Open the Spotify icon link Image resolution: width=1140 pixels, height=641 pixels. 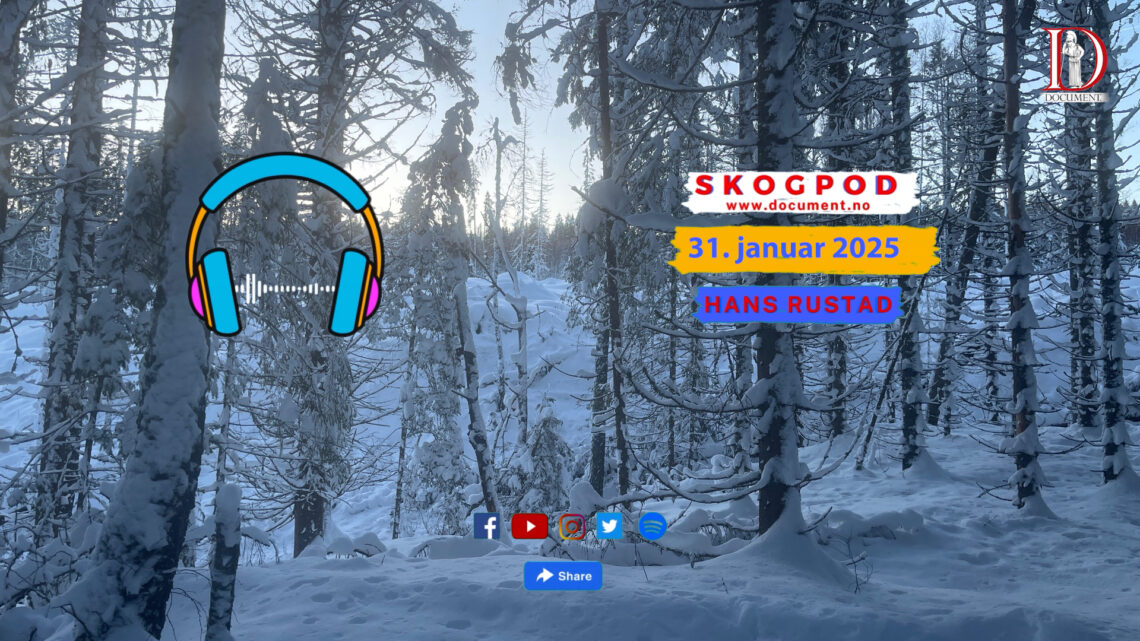(x=652, y=526)
